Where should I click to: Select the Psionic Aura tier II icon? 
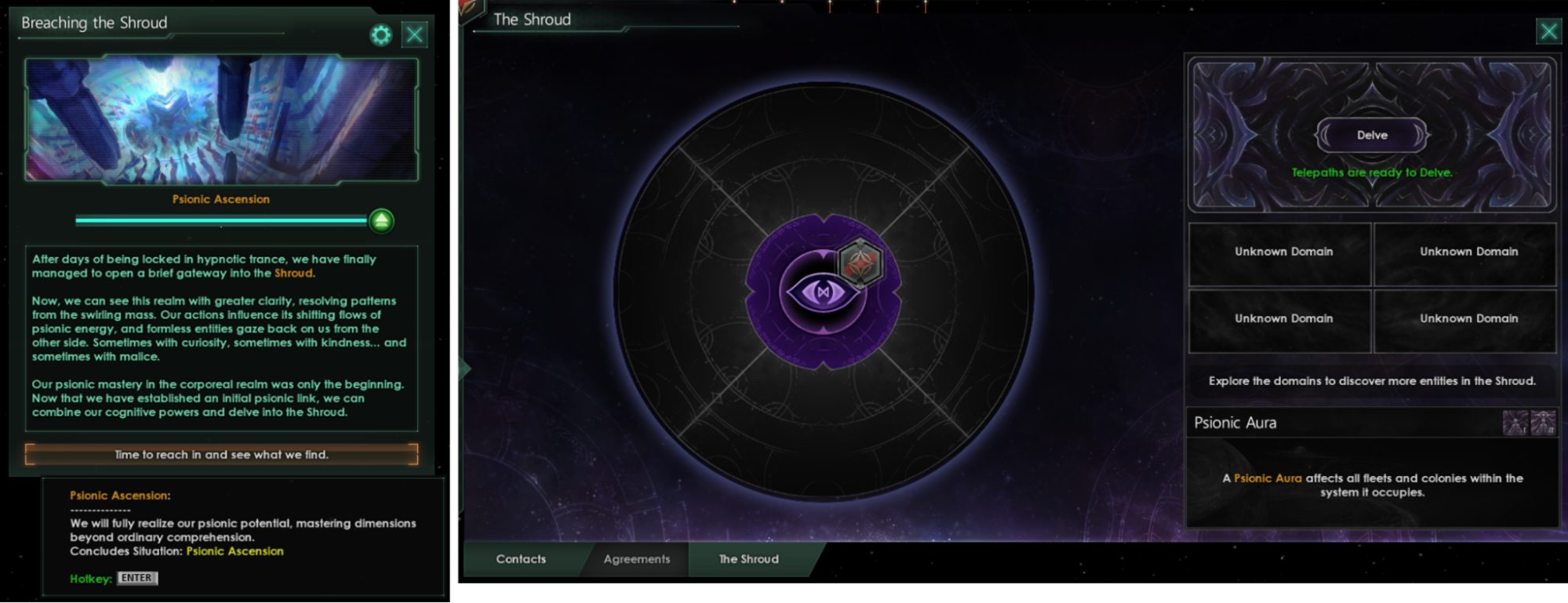click(x=1543, y=422)
